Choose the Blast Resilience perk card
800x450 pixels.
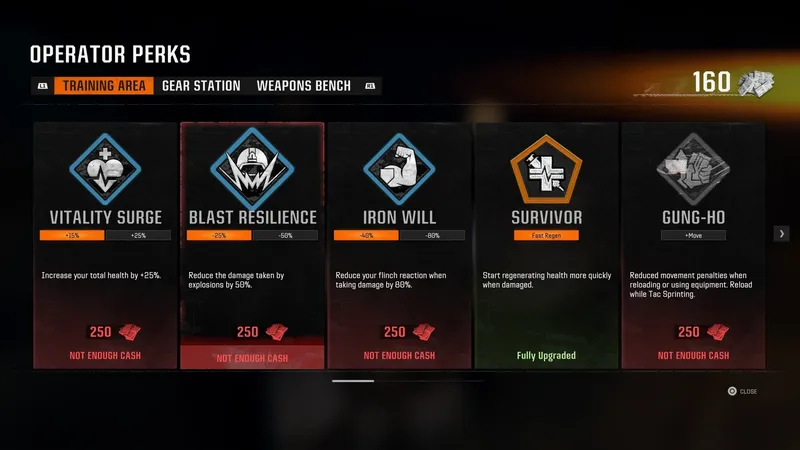[x=252, y=245]
